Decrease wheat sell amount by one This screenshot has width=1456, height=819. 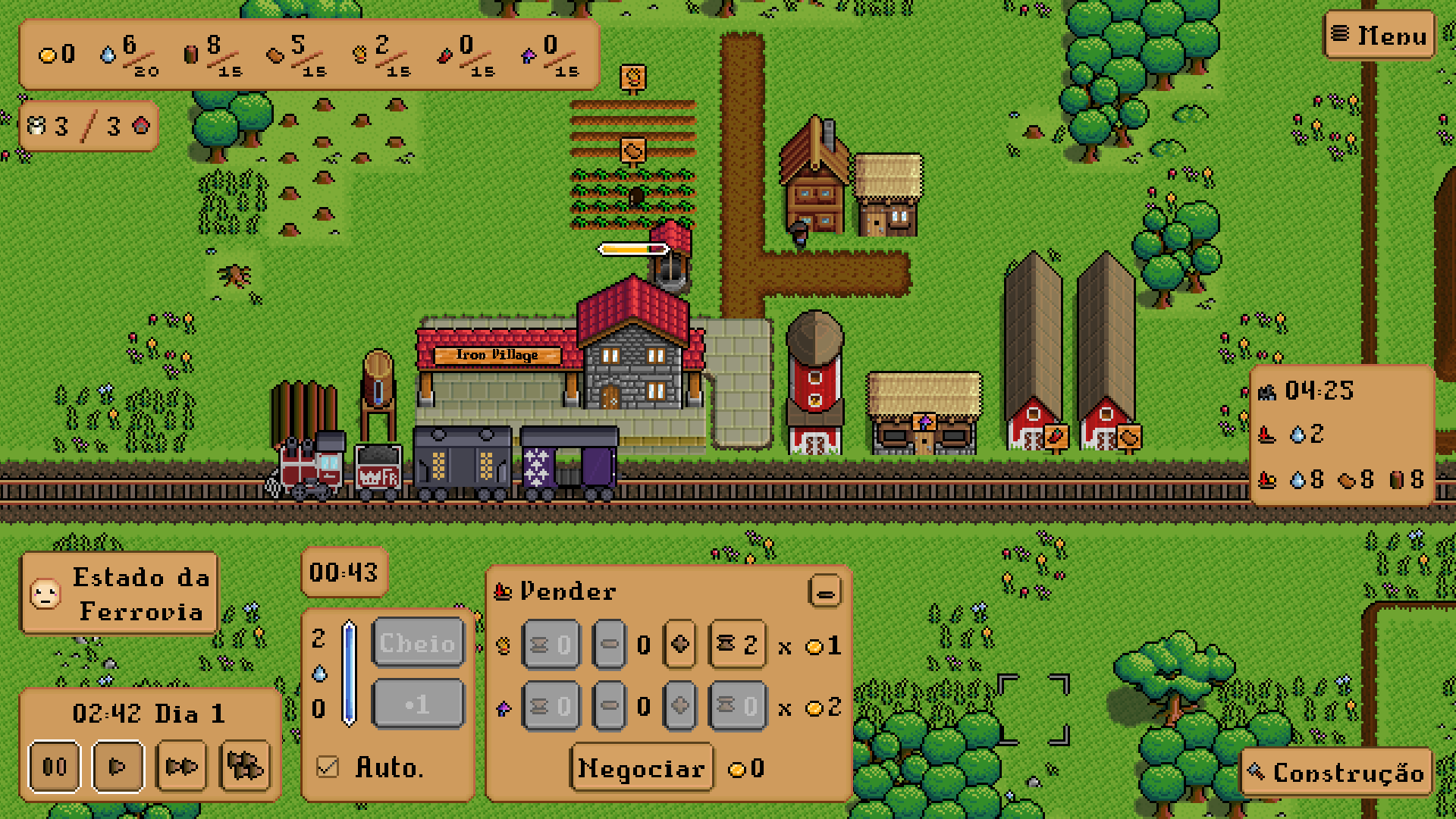tap(609, 645)
